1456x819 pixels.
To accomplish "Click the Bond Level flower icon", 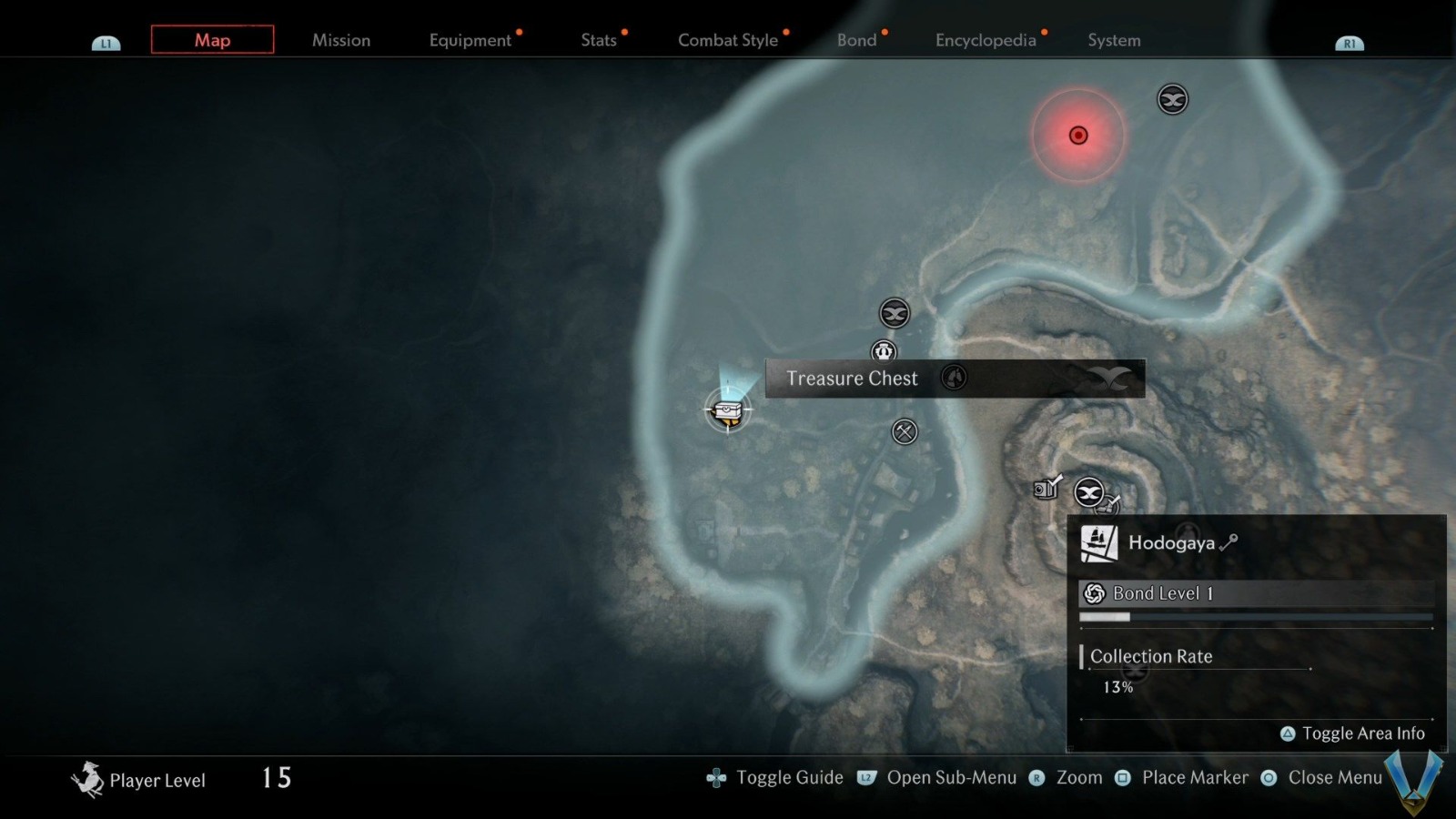I will pos(1094,592).
